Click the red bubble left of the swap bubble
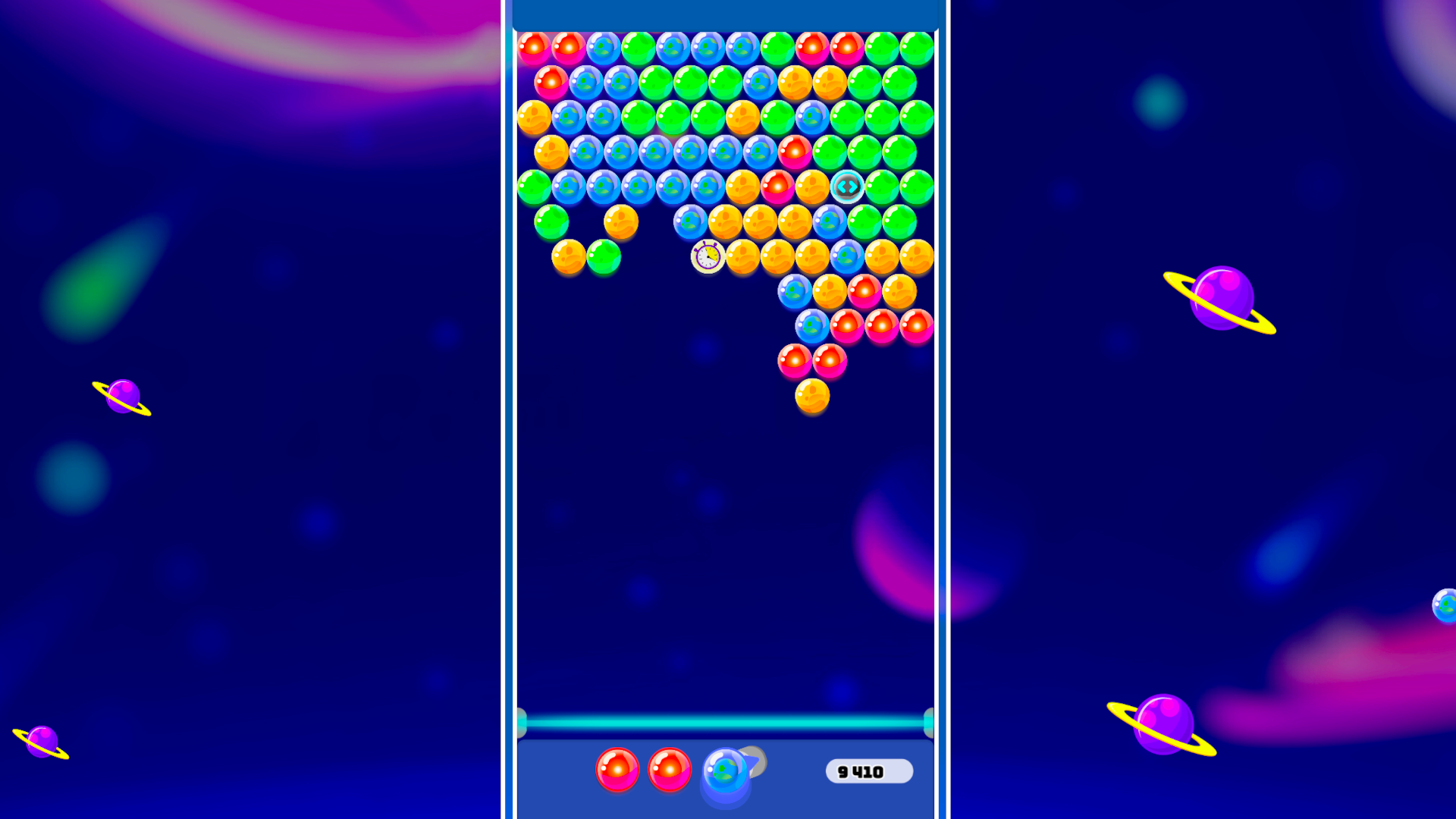 (777, 186)
